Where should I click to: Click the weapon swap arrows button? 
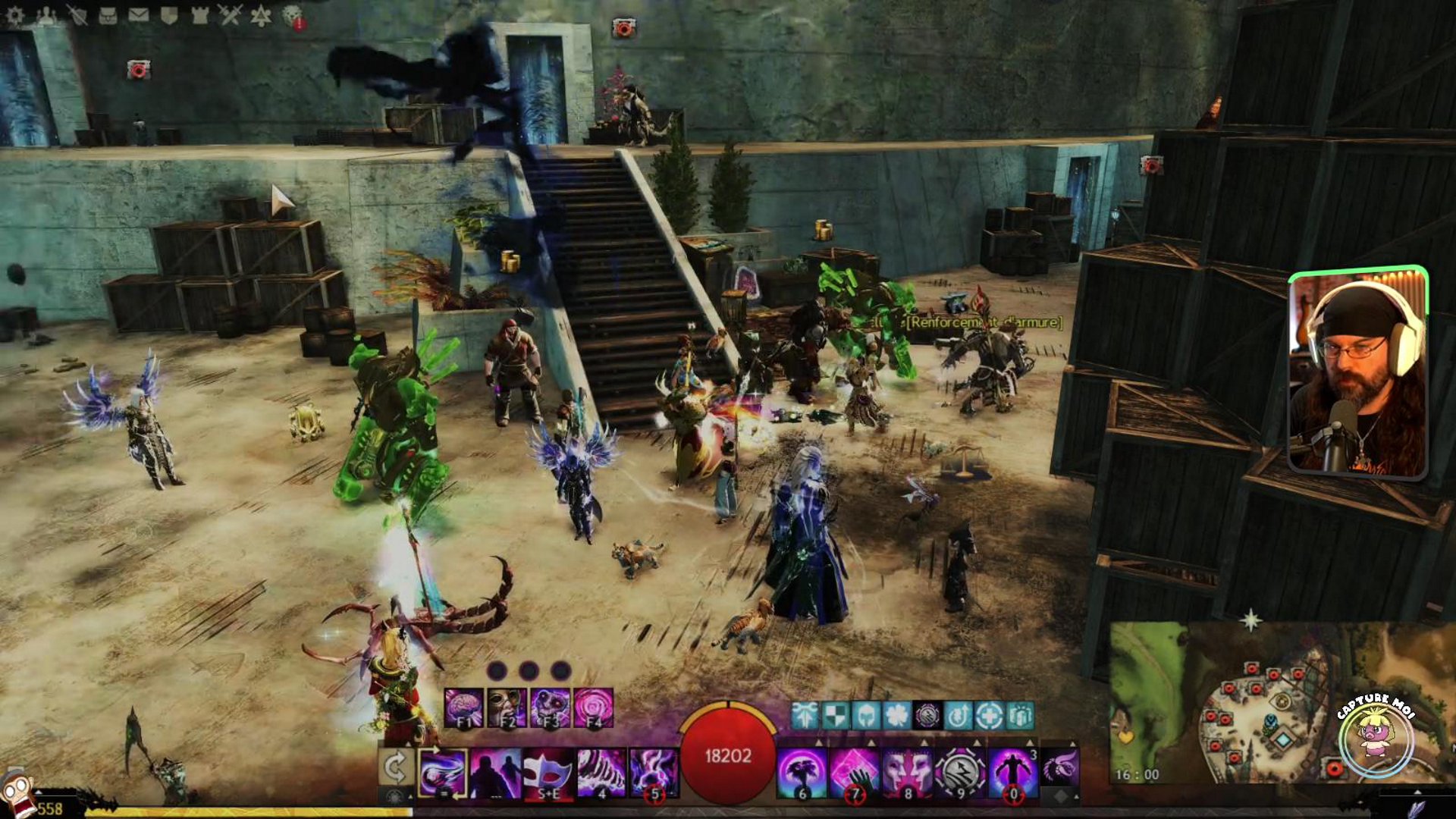click(x=395, y=767)
